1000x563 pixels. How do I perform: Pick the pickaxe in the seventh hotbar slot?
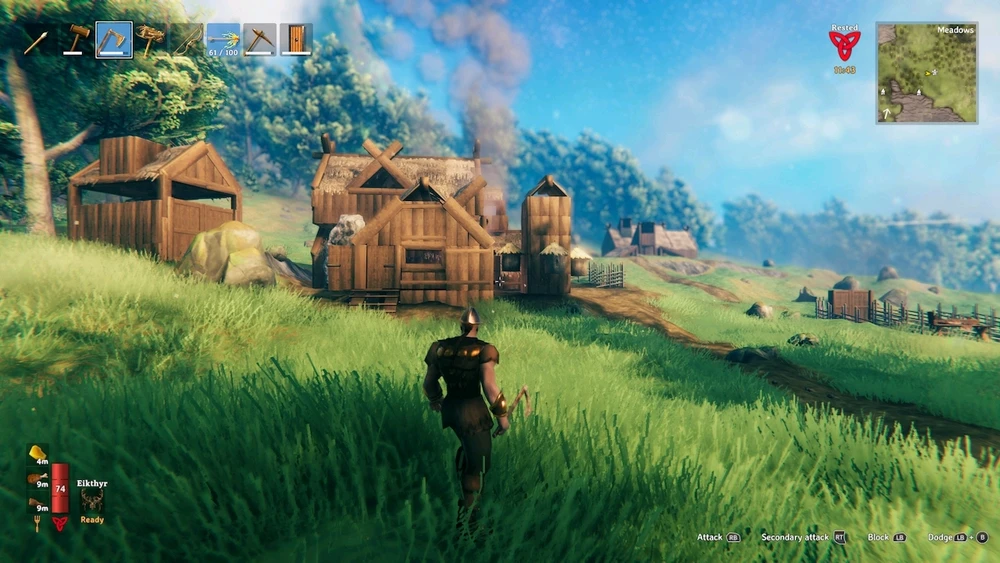pos(260,41)
